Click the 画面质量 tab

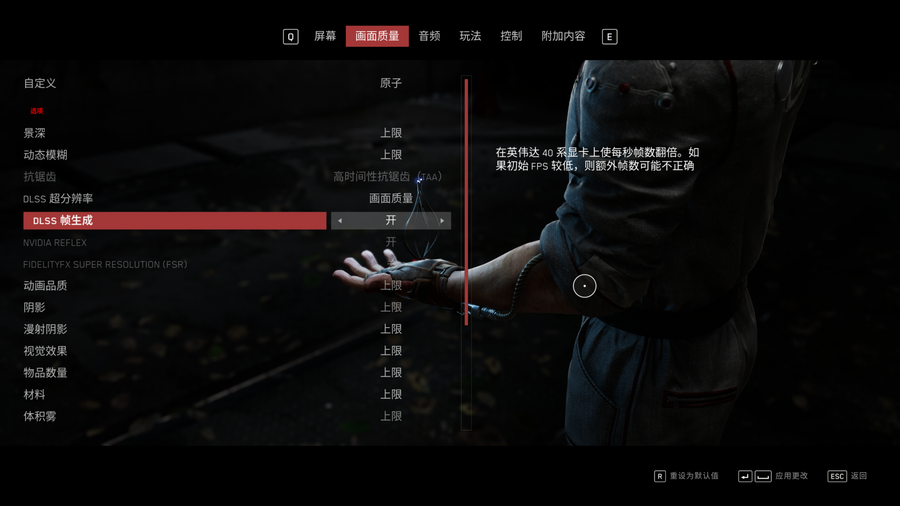pyautogui.click(x=377, y=36)
